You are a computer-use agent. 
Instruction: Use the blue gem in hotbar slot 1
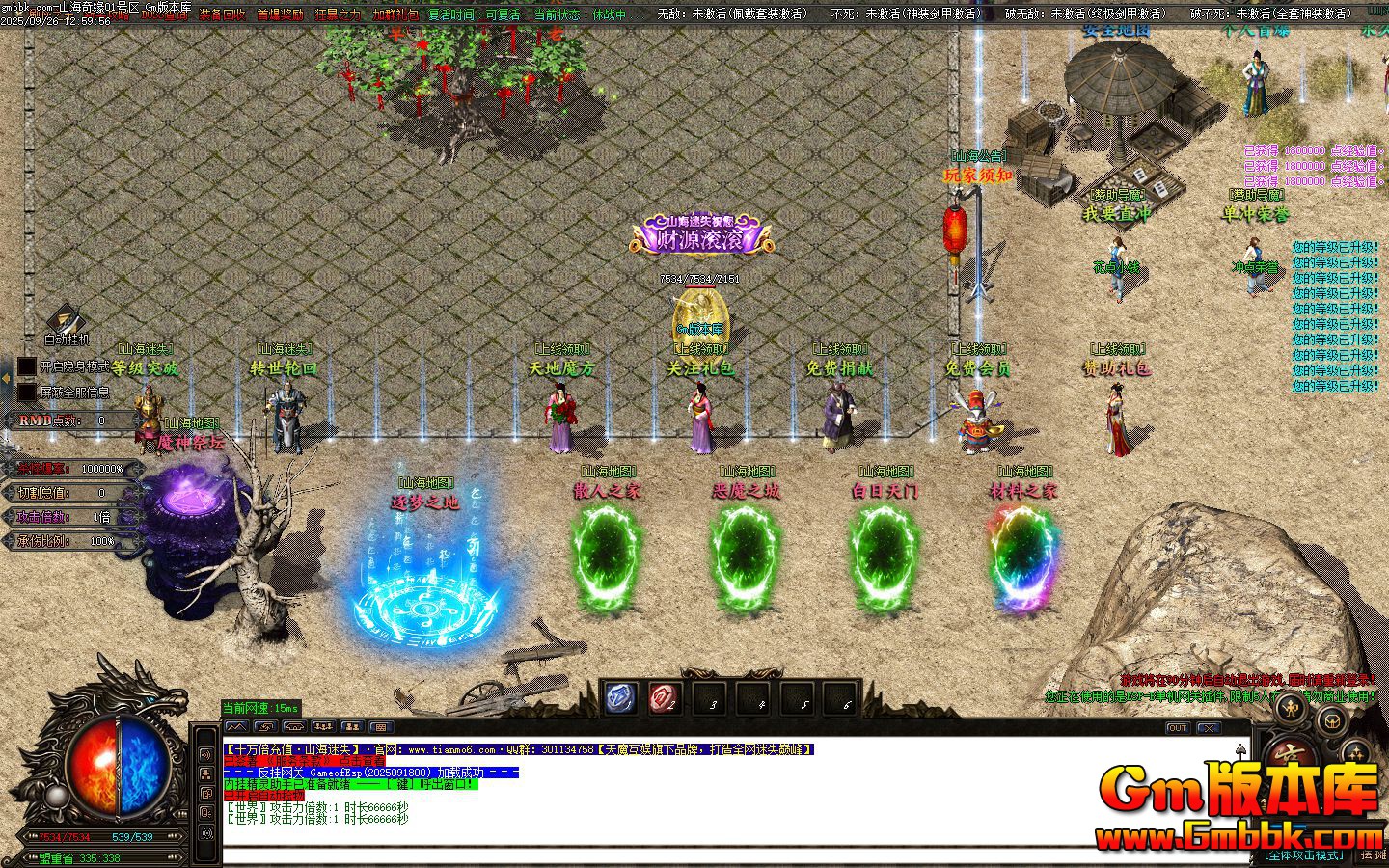click(620, 698)
